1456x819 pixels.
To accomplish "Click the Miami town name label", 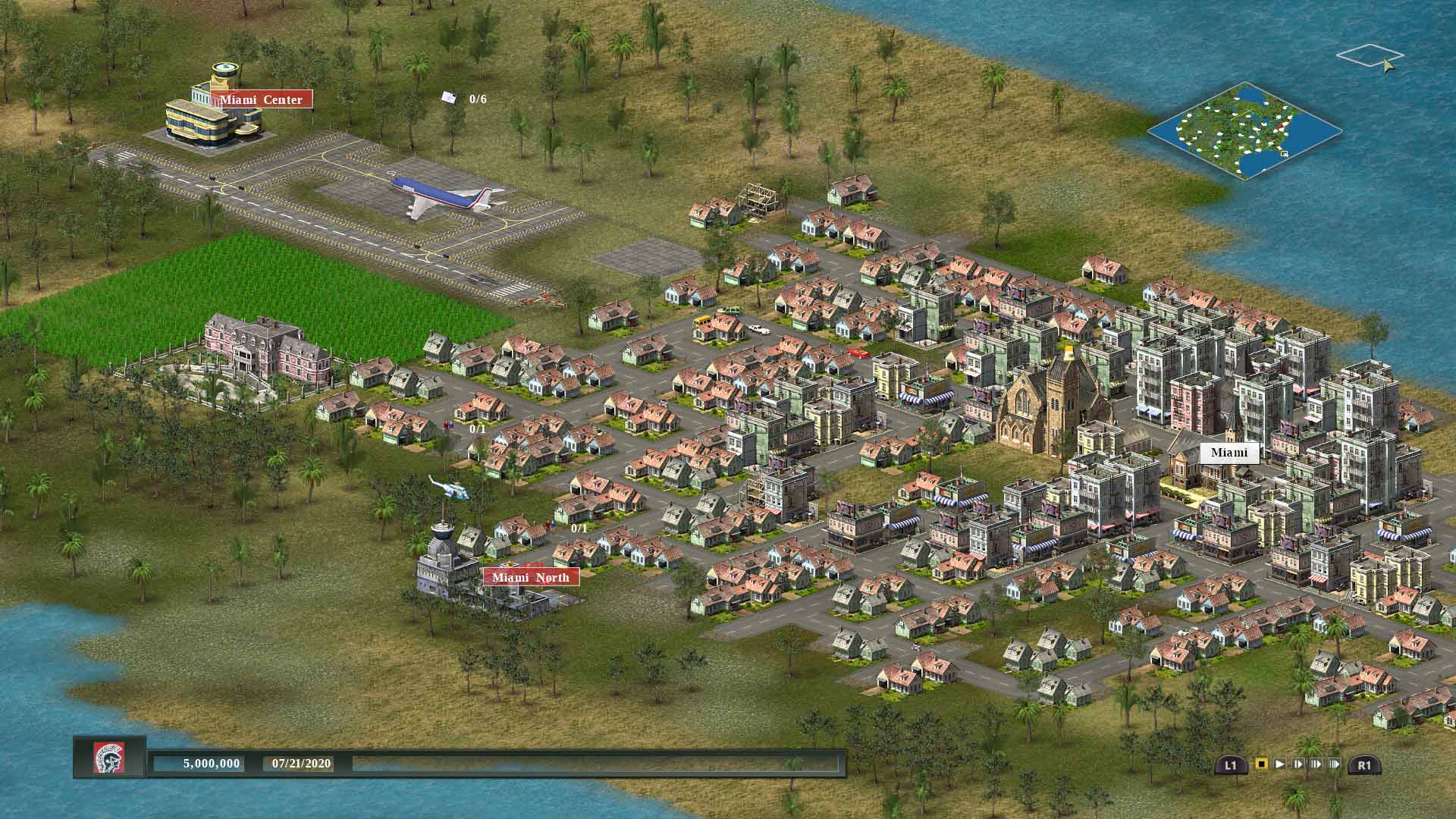I will (1230, 453).
